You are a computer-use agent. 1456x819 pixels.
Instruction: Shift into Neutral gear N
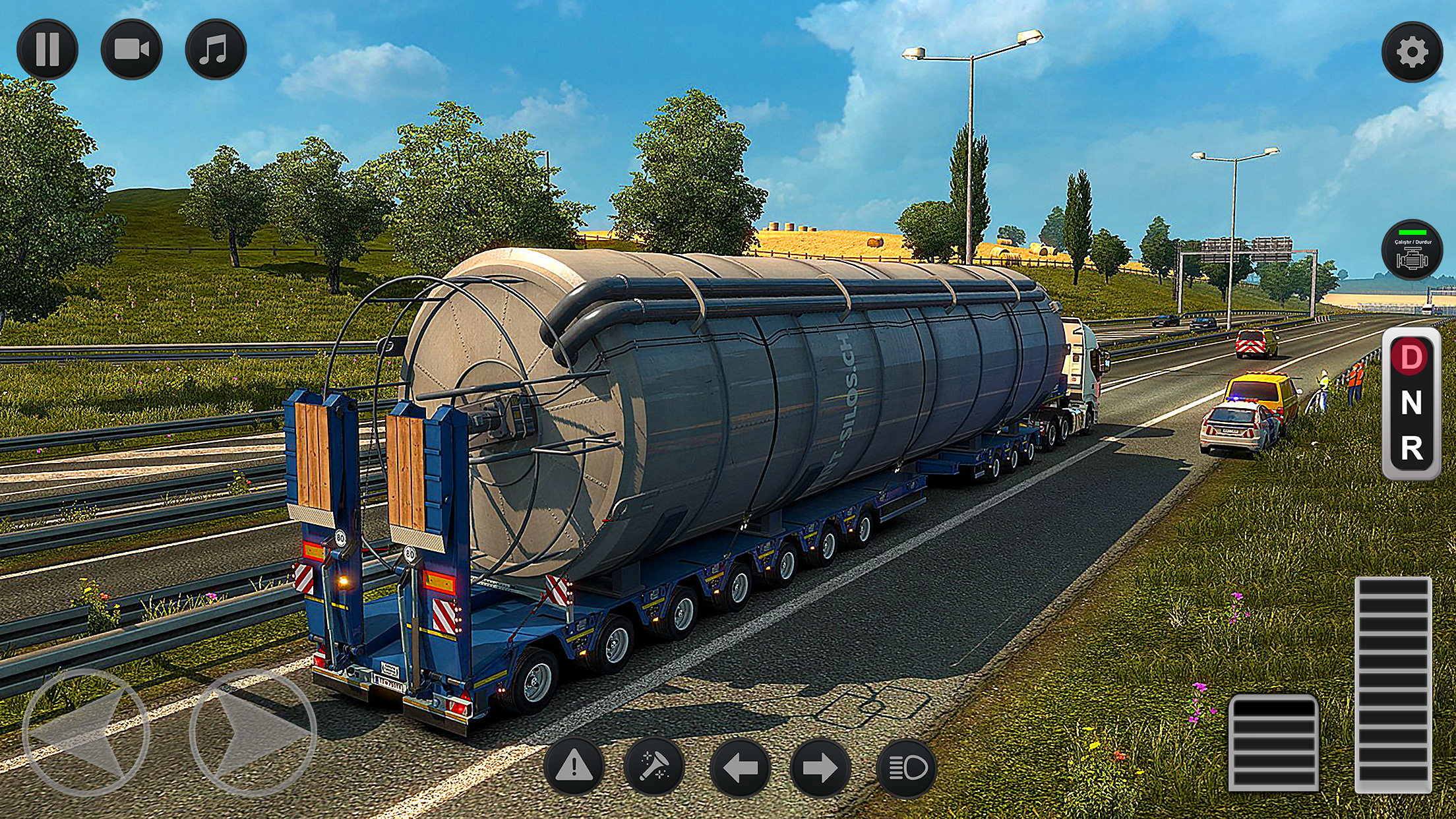[x=1411, y=403]
